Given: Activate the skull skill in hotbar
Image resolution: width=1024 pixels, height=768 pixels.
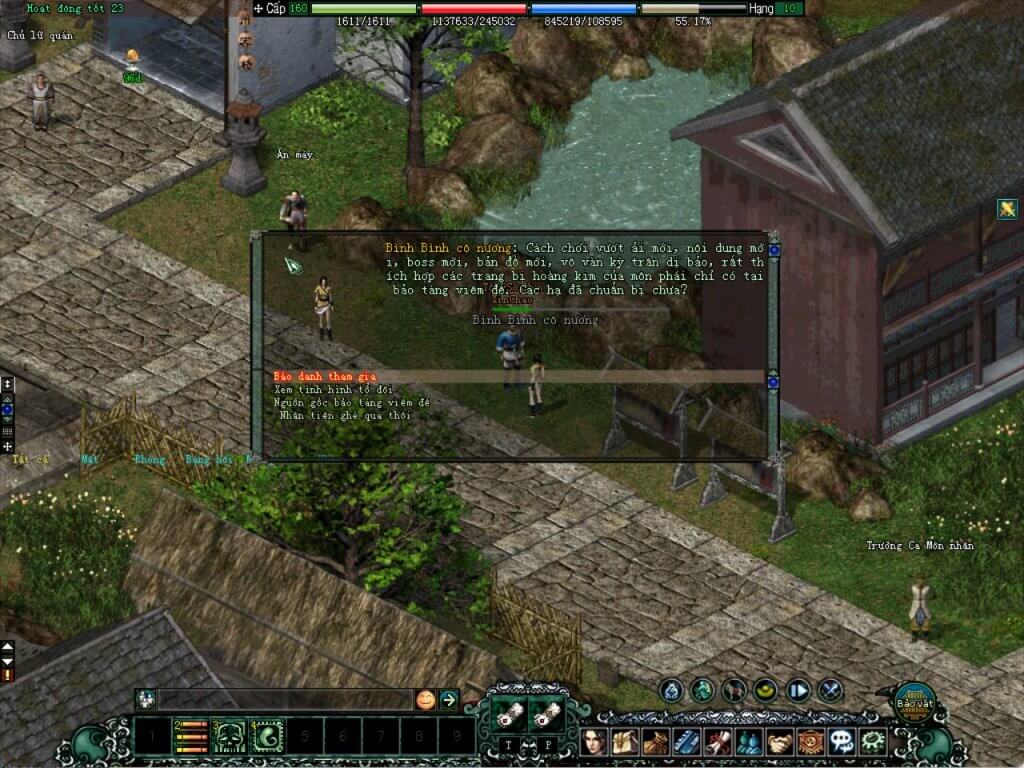Looking at the screenshot, I should [229, 737].
